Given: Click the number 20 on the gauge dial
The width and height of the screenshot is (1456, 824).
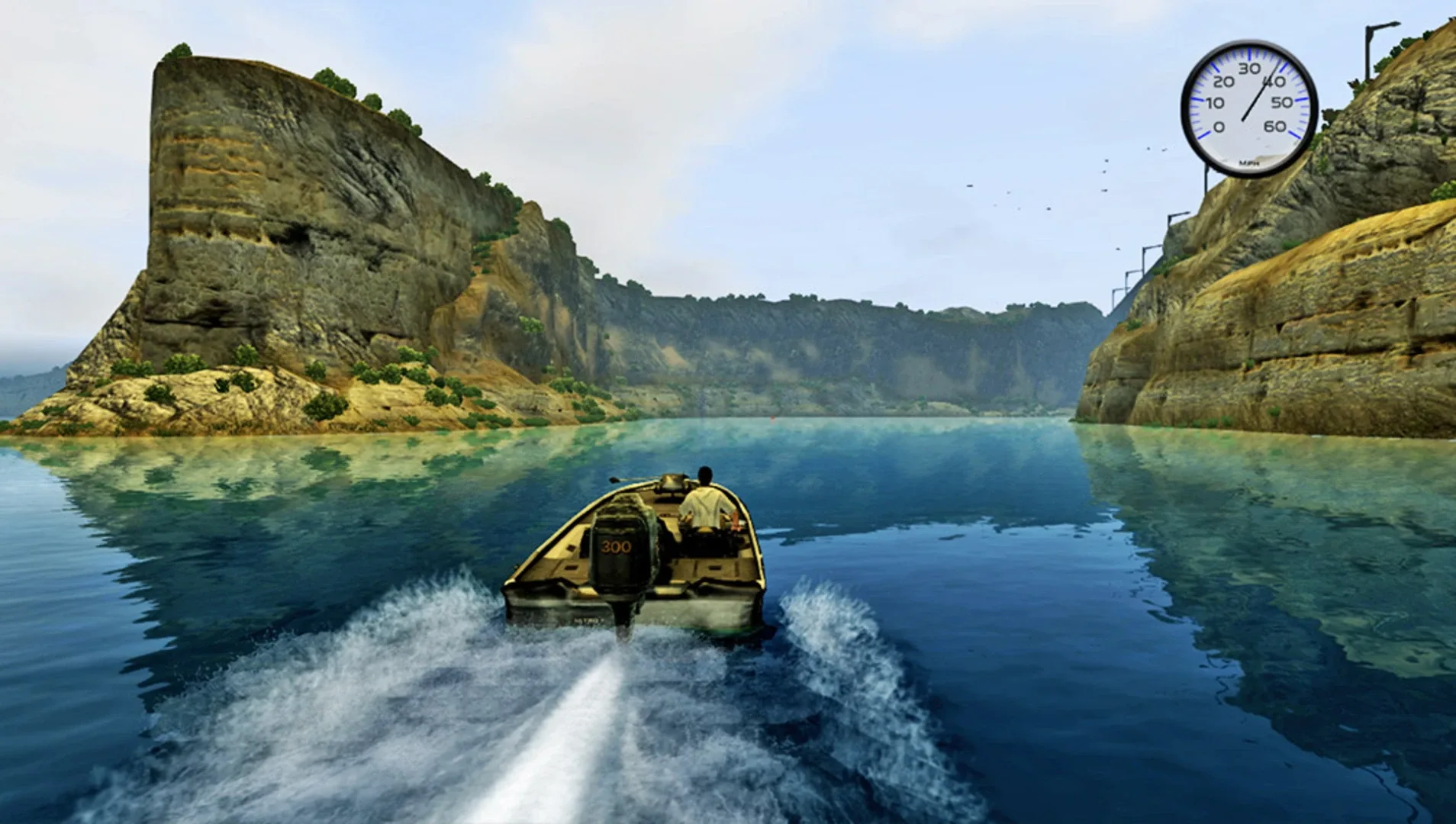Looking at the screenshot, I should click(x=1224, y=82).
